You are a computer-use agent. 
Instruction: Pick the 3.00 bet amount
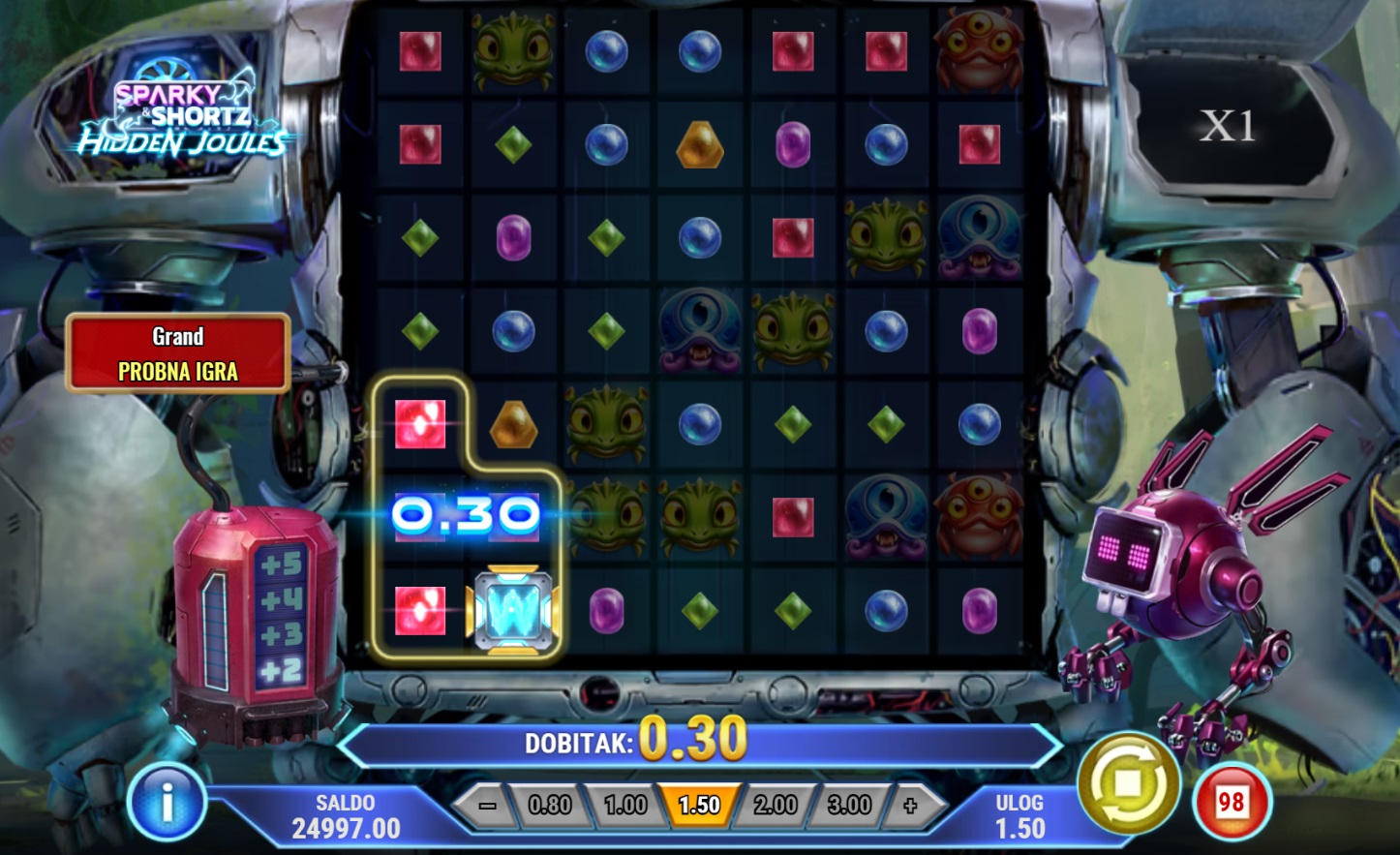tap(848, 805)
